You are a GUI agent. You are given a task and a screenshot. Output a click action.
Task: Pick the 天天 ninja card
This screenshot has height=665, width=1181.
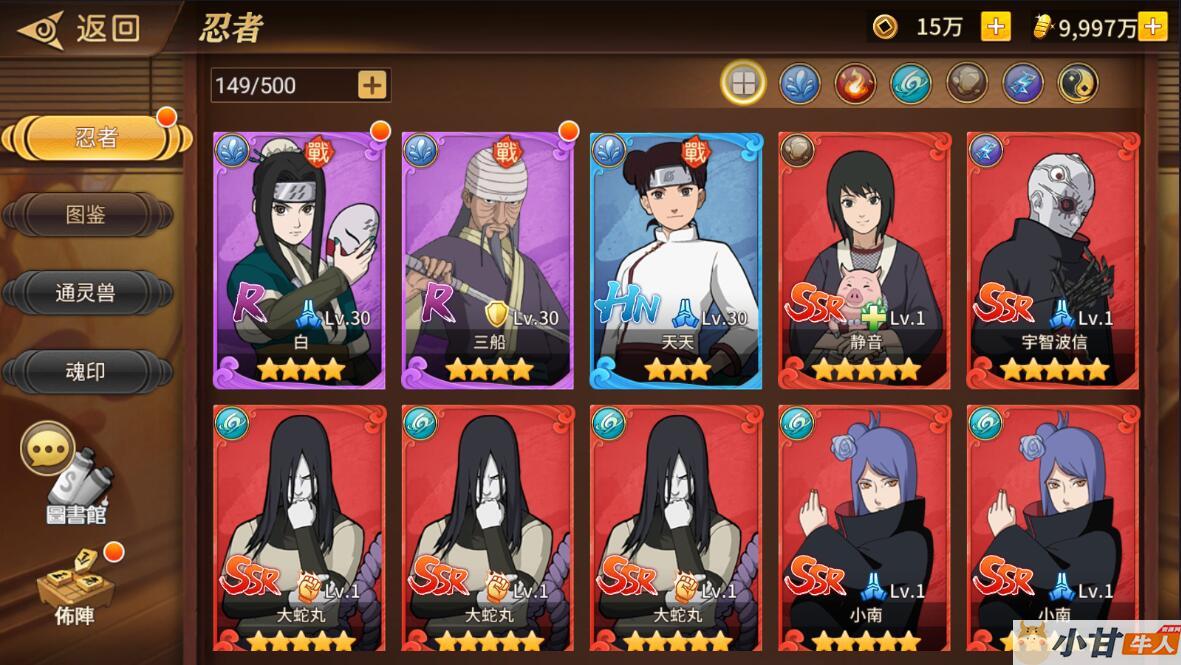coord(675,260)
